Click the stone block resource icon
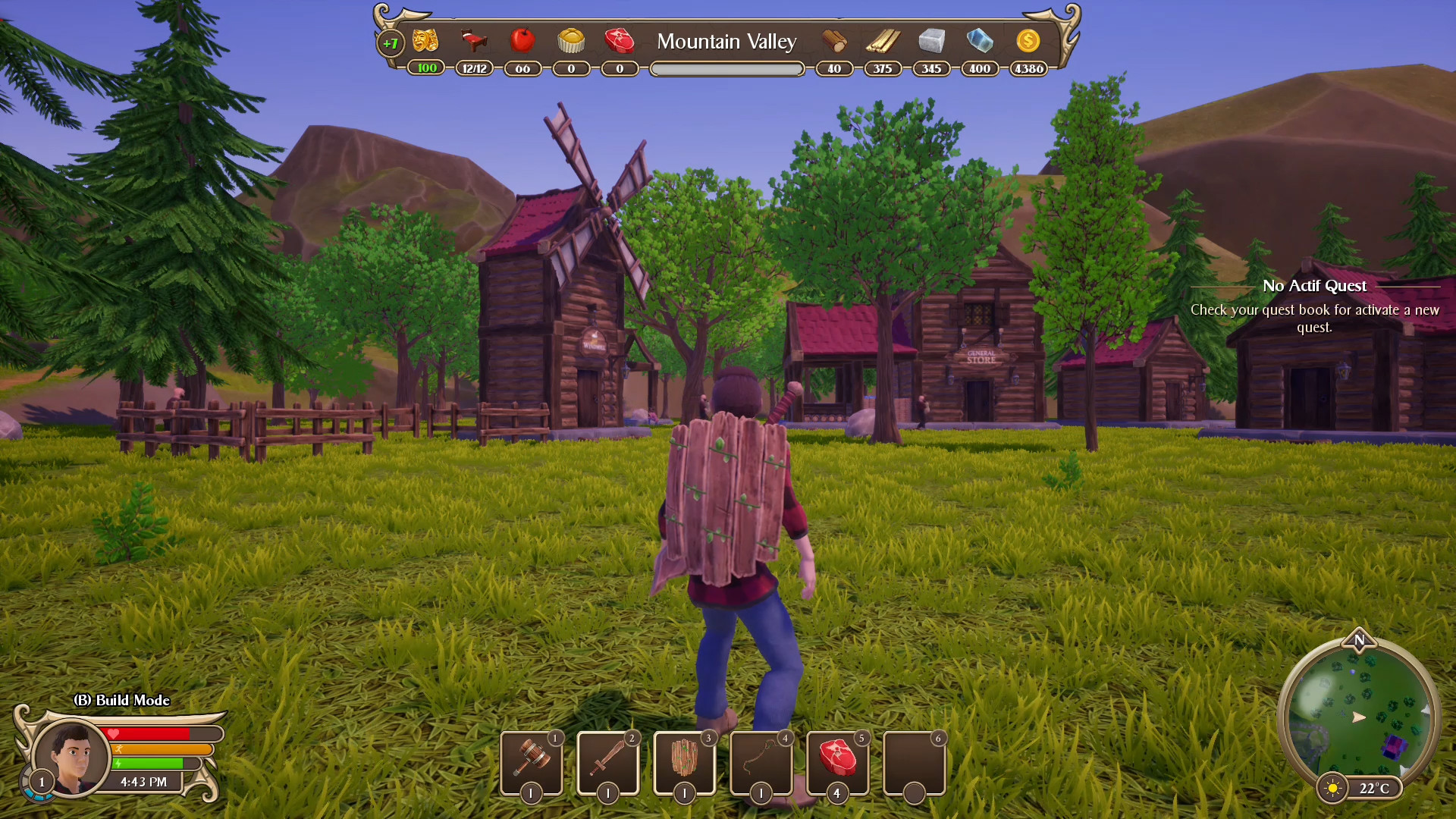The height and width of the screenshot is (819, 1456). pyautogui.click(x=931, y=42)
